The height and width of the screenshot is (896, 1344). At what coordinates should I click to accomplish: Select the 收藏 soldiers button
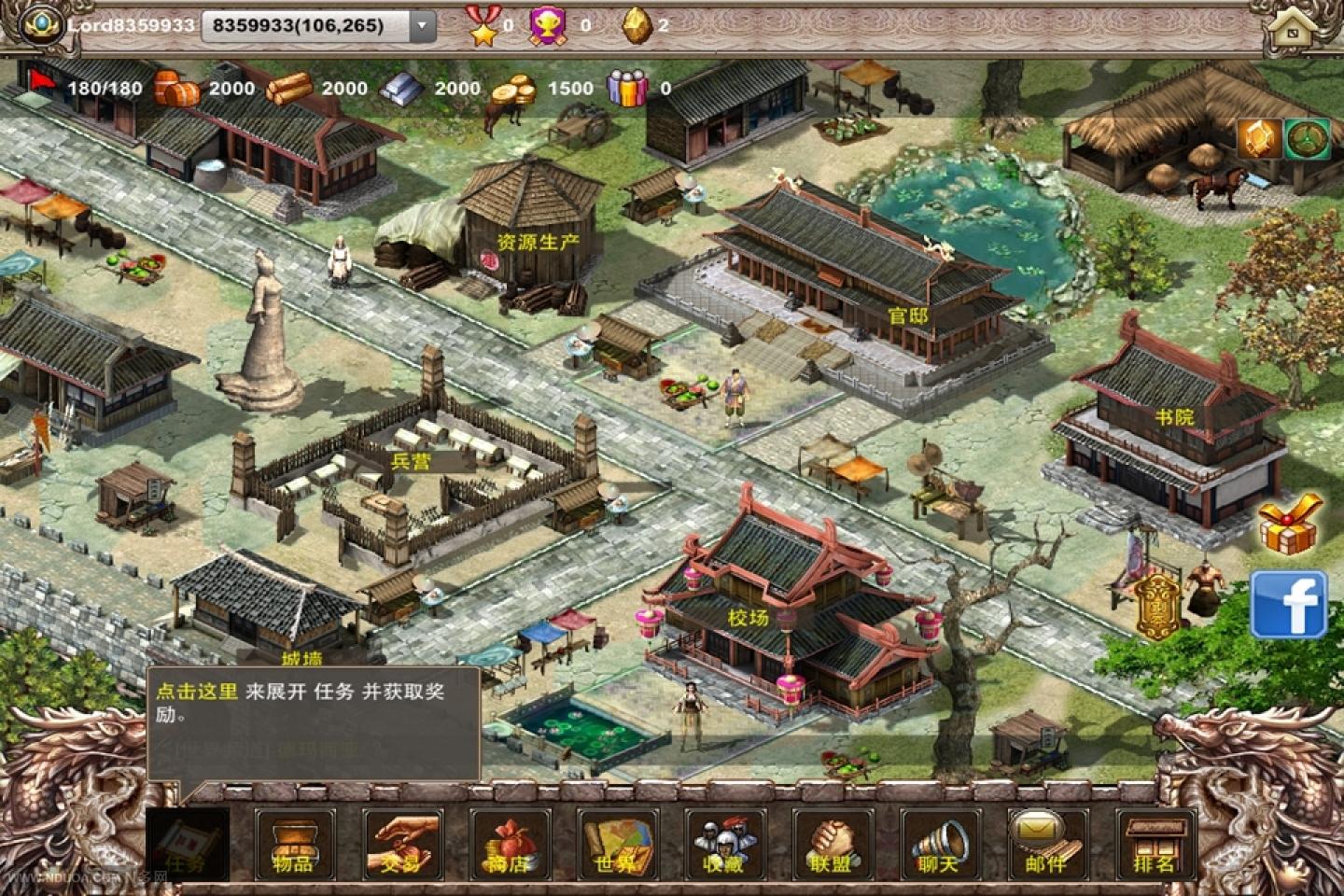[724, 845]
